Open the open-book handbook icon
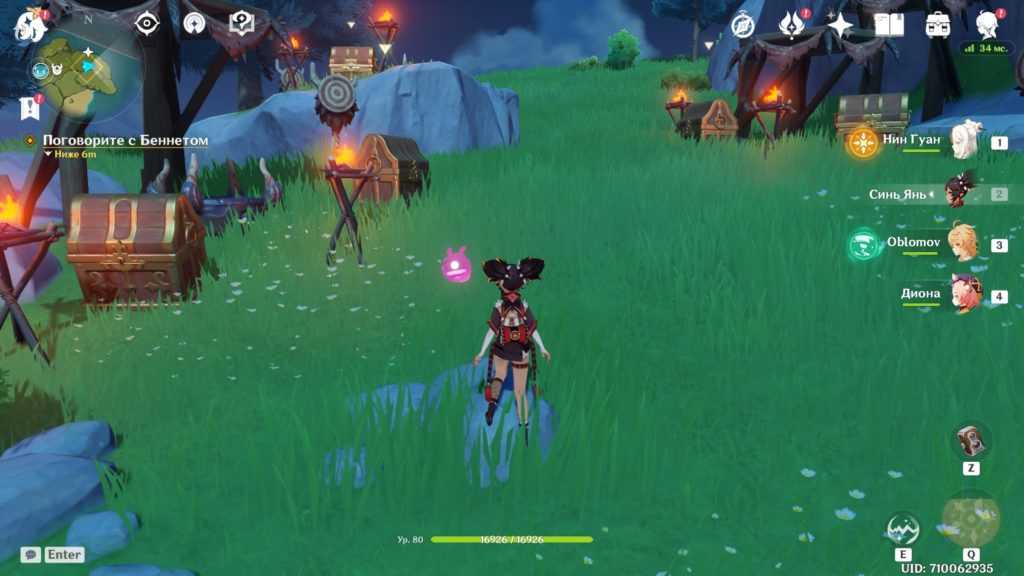 click(888, 25)
